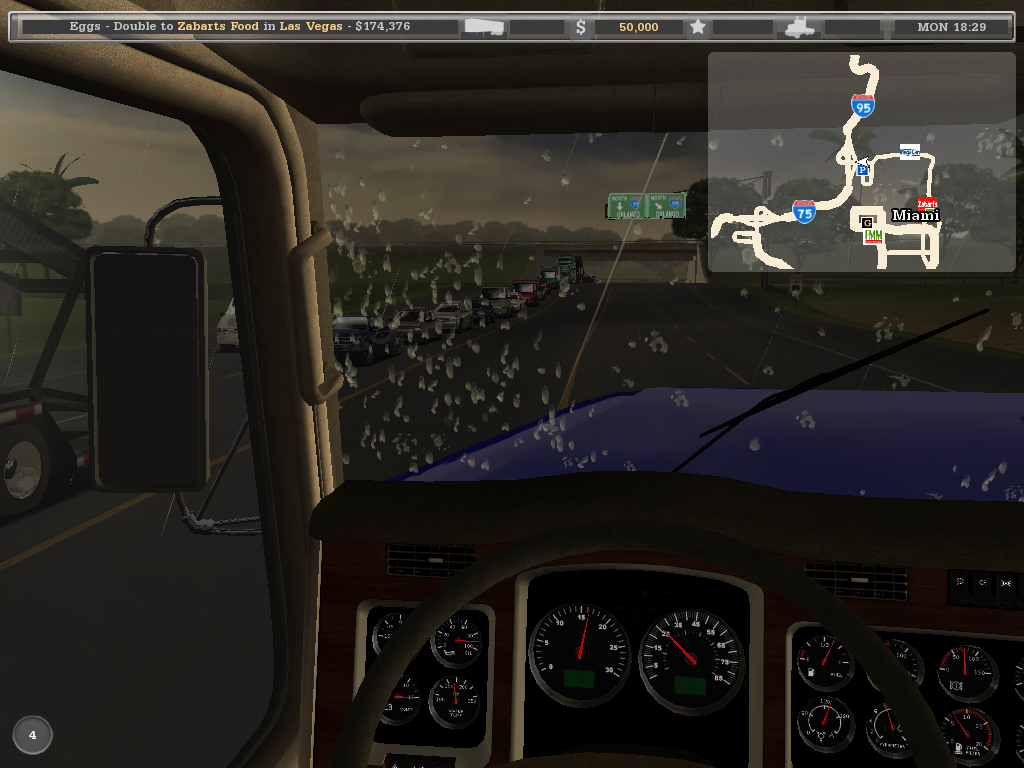
Task: Open the minimap overlay of Miami
Action: [x=861, y=162]
